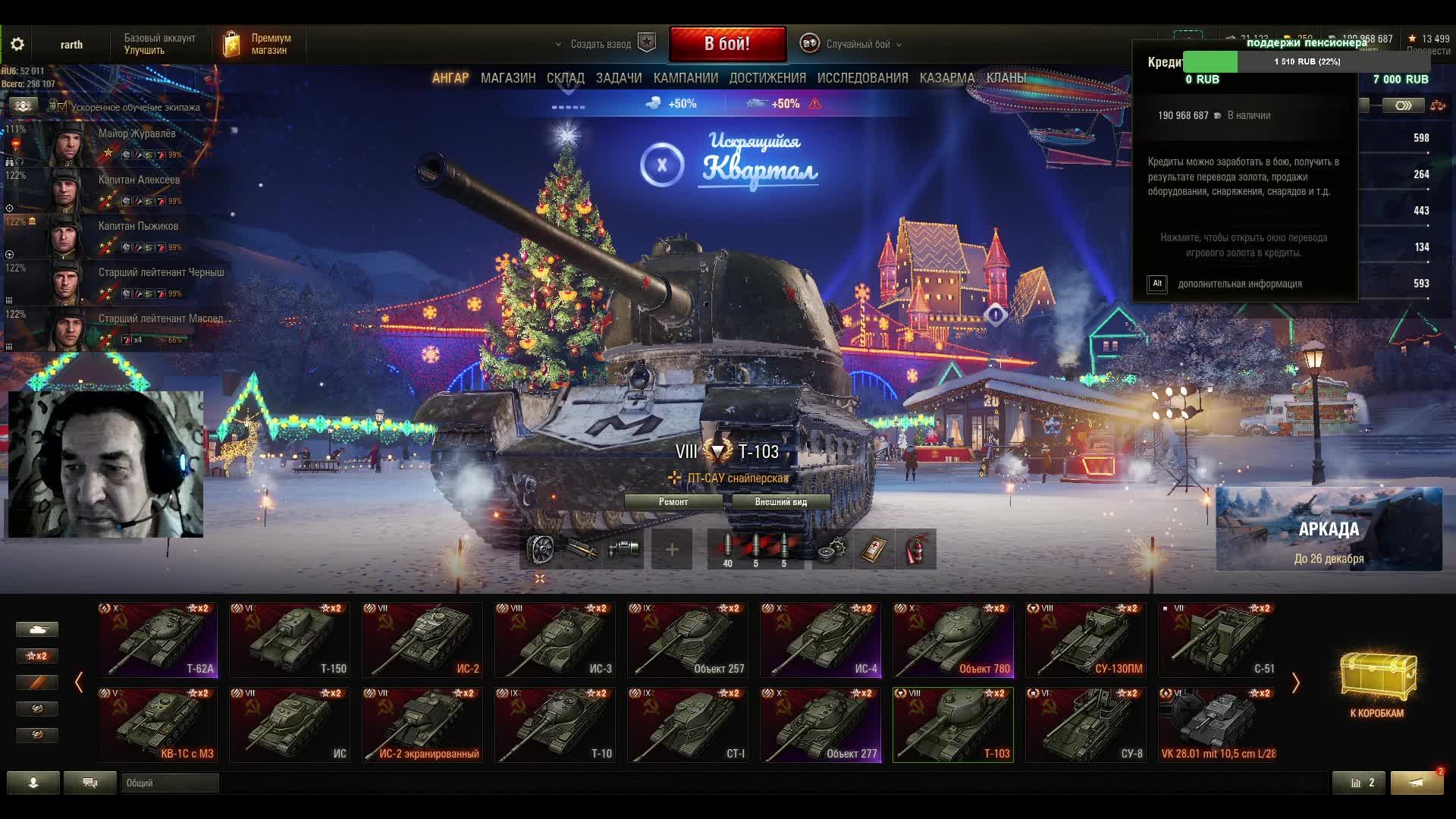1456x819 pixels.
Task: Open the ИССЛЕДОВАНИЯ tab
Action: pos(862,78)
